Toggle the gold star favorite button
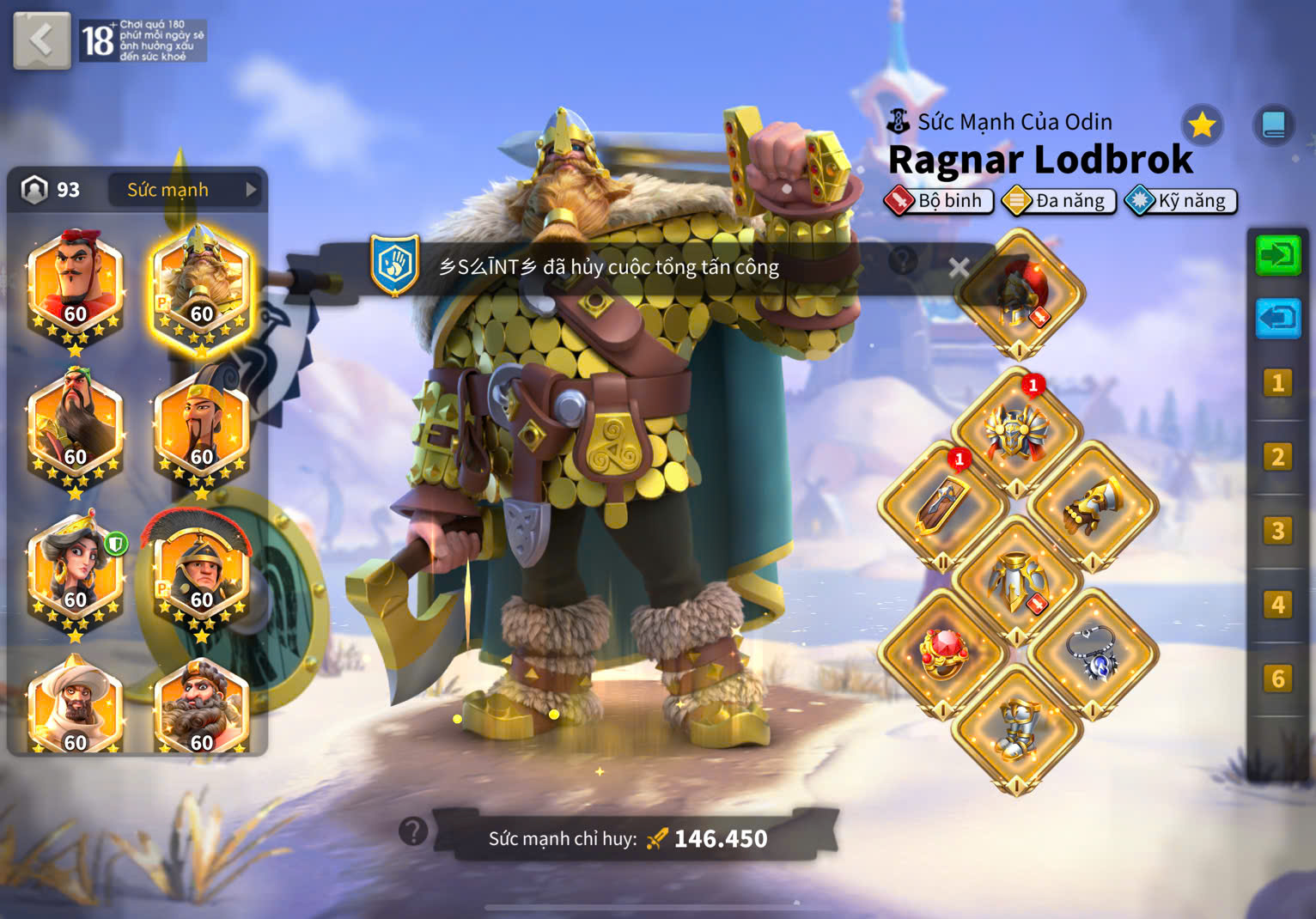Viewport: 1316px width, 919px height. coord(1202,125)
